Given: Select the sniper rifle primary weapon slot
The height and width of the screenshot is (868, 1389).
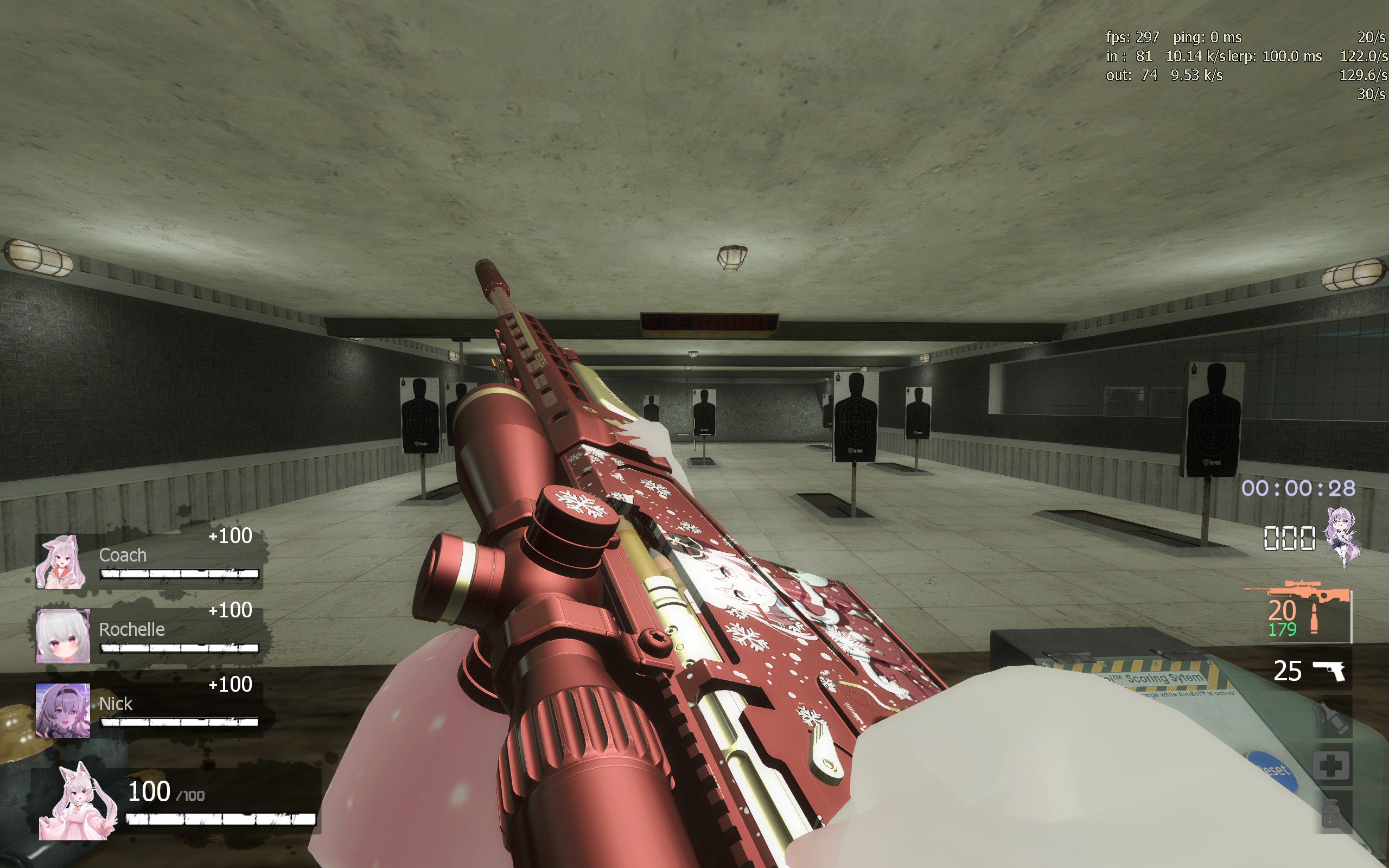Looking at the screenshot, I should [x=1298, y=610].
